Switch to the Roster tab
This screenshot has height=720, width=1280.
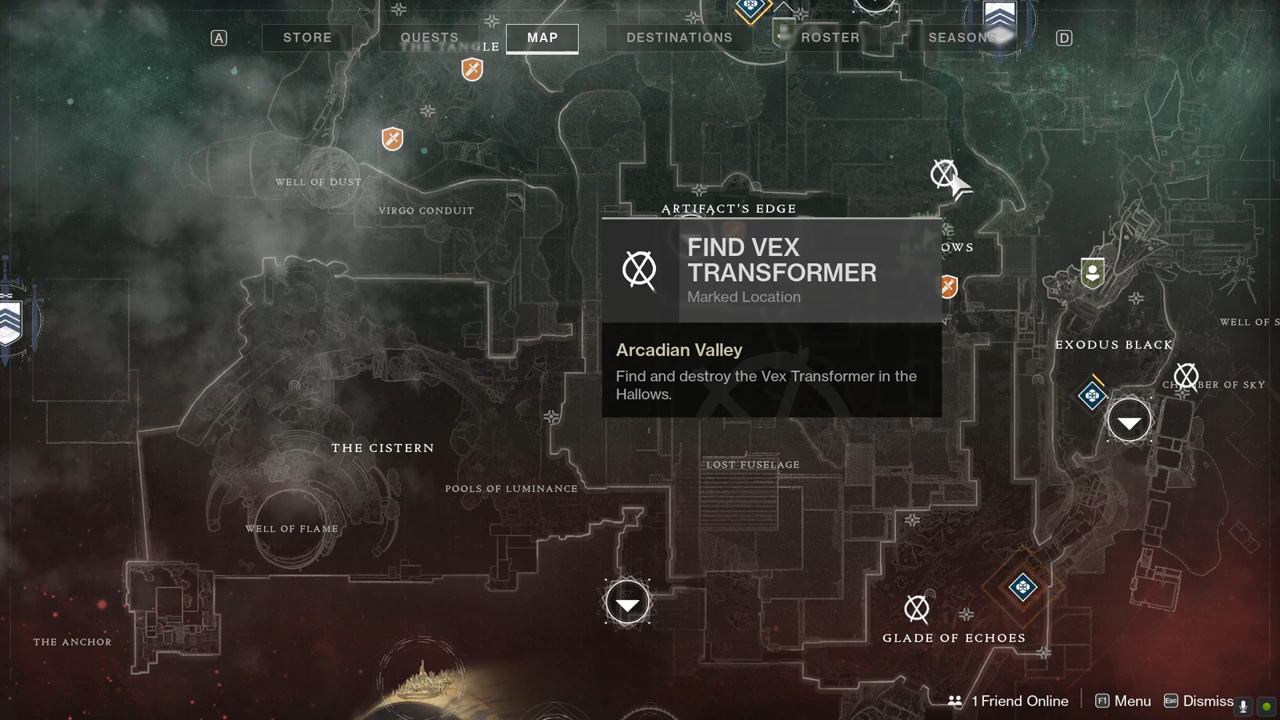830,38
